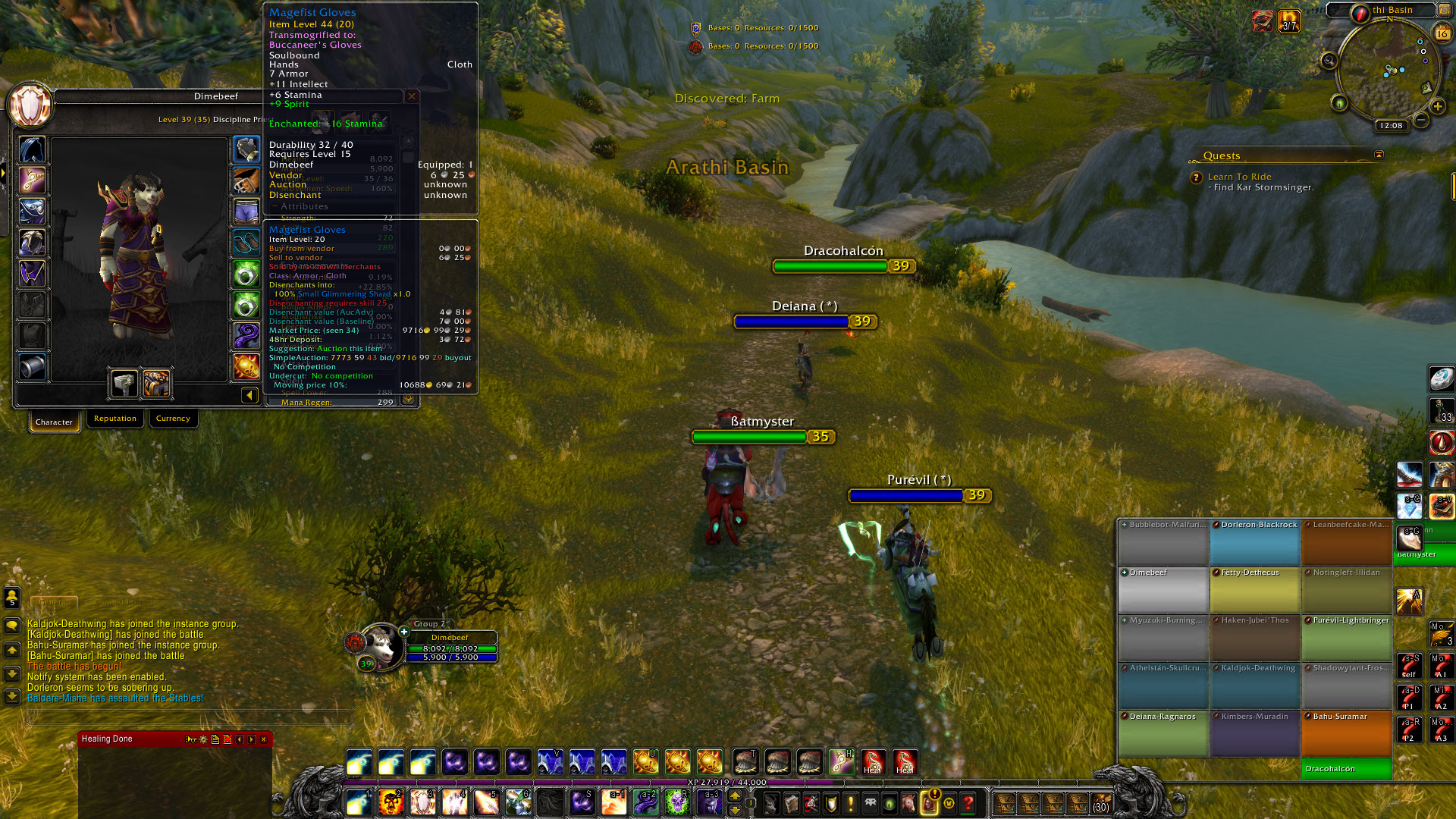Close the Dimebeef character window
The height and width of the screenshot is (819, 1456).
[412, 96]
